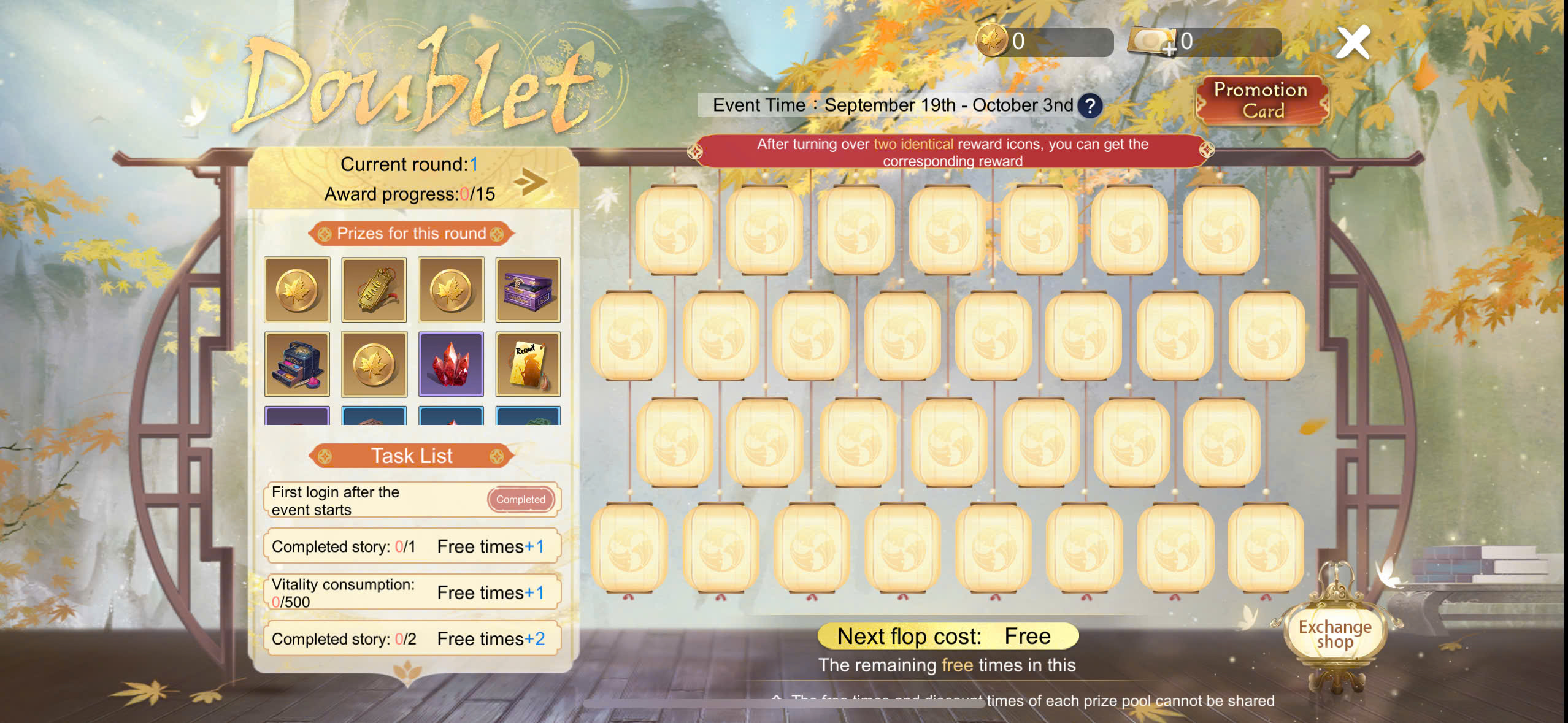Inspect the red crystal prize
This screenshot has height=723, width=1568.
tap(451, 364)
